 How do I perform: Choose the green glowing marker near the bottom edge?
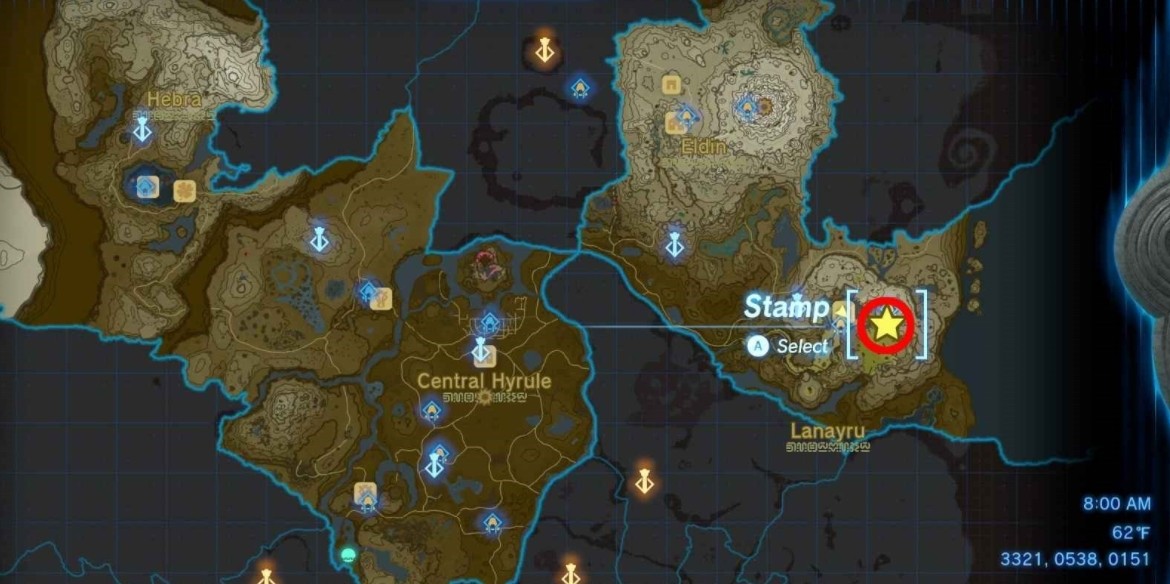[x=348, y=555]
